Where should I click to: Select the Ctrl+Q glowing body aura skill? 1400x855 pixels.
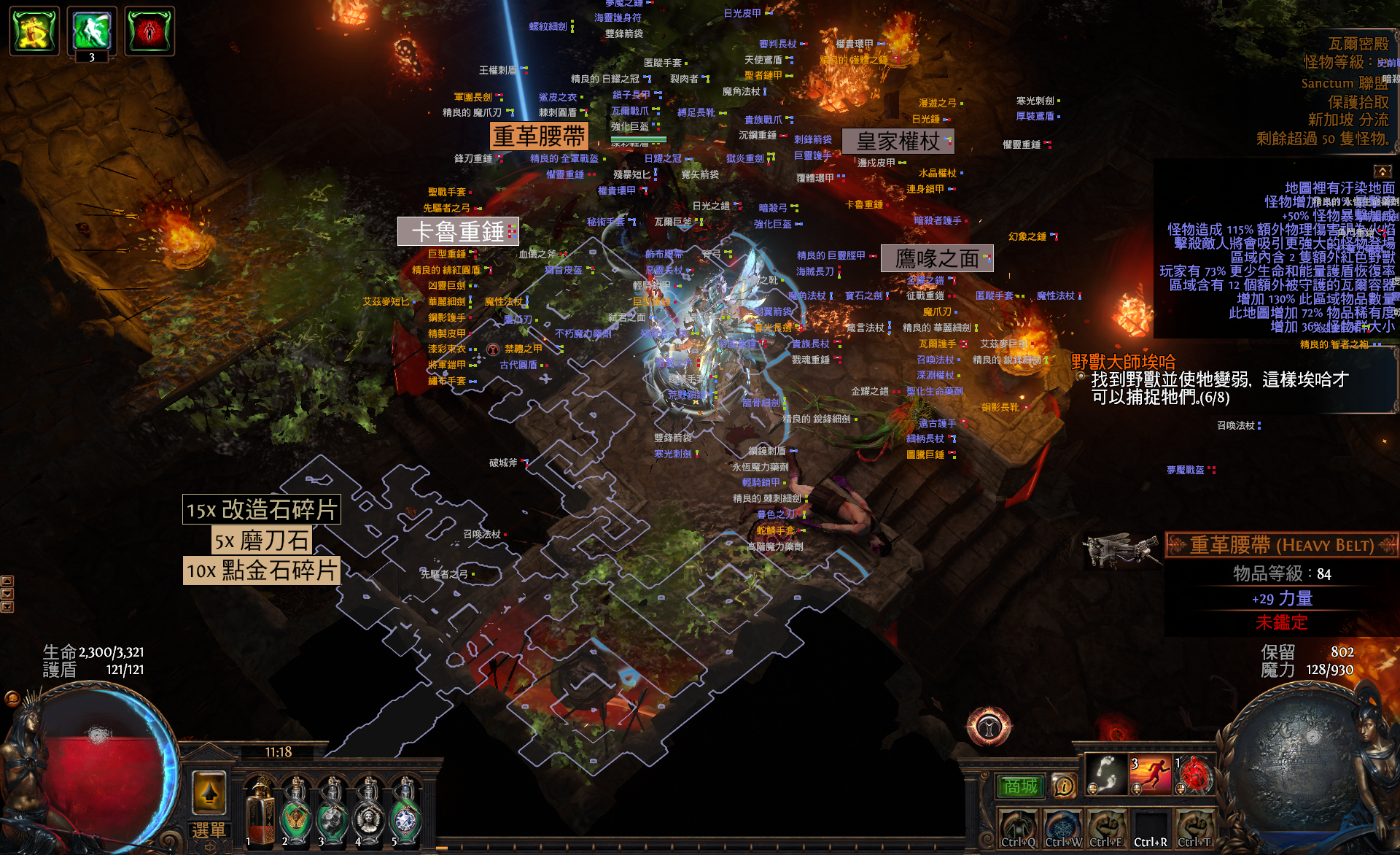pyautogui.click(x=1019, y=829)
